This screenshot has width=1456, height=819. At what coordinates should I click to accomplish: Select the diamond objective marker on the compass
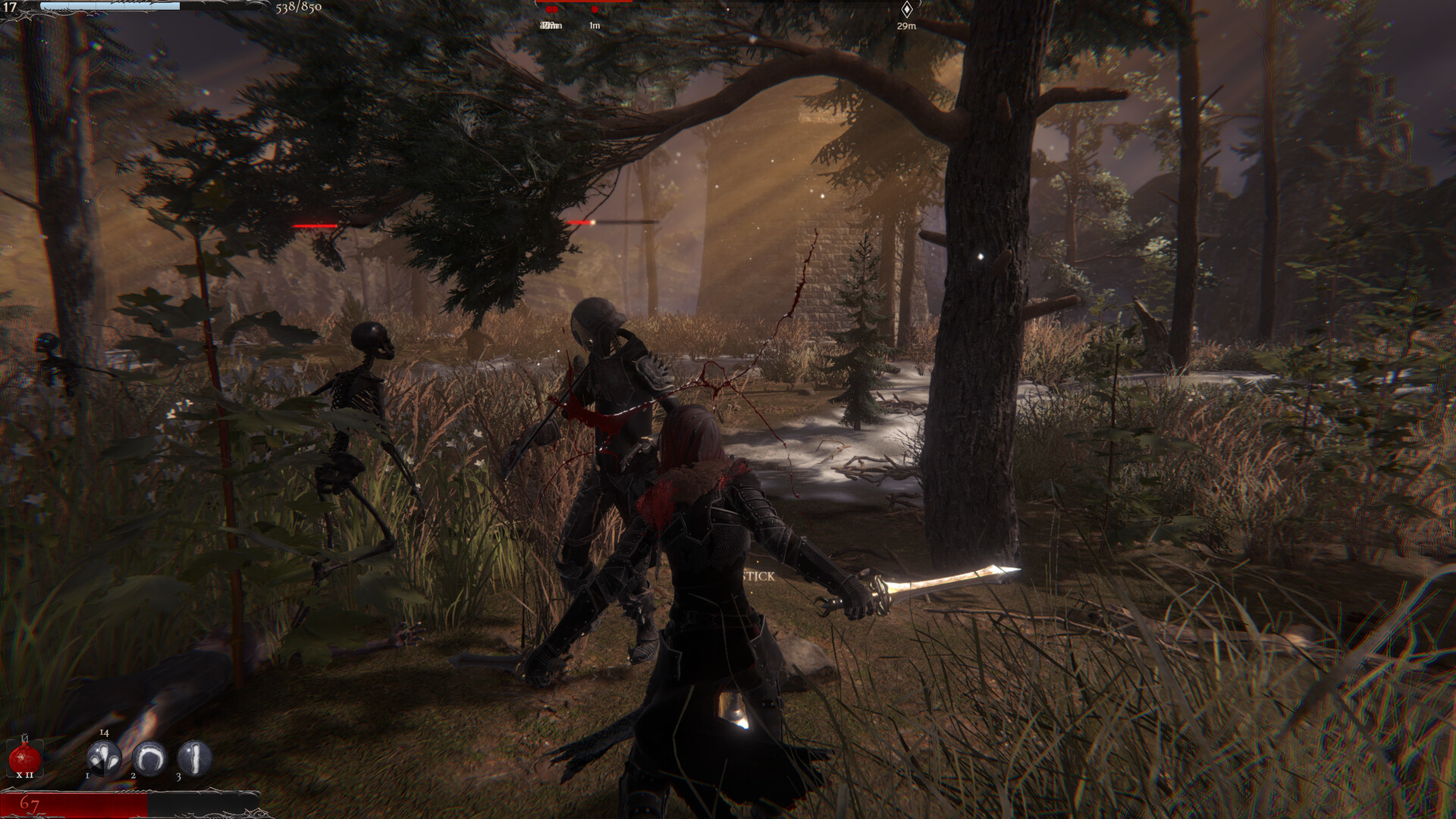coord(906,10)
